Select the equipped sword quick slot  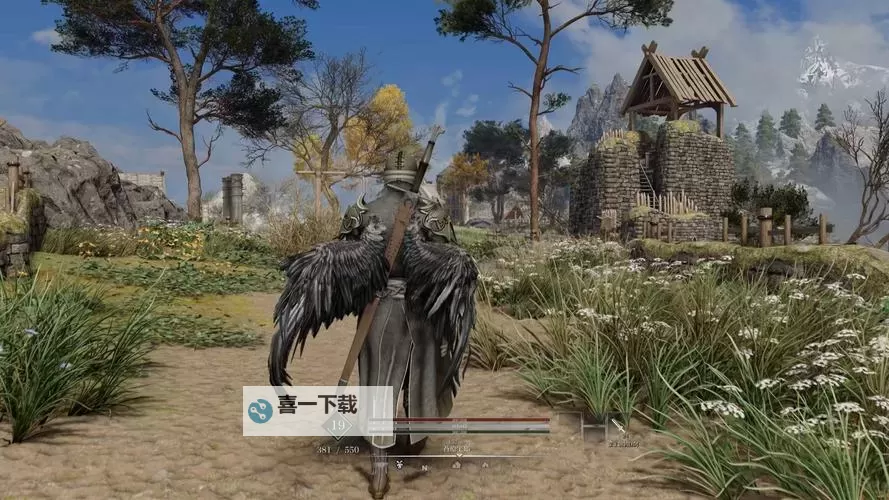(x=618, y=427)
